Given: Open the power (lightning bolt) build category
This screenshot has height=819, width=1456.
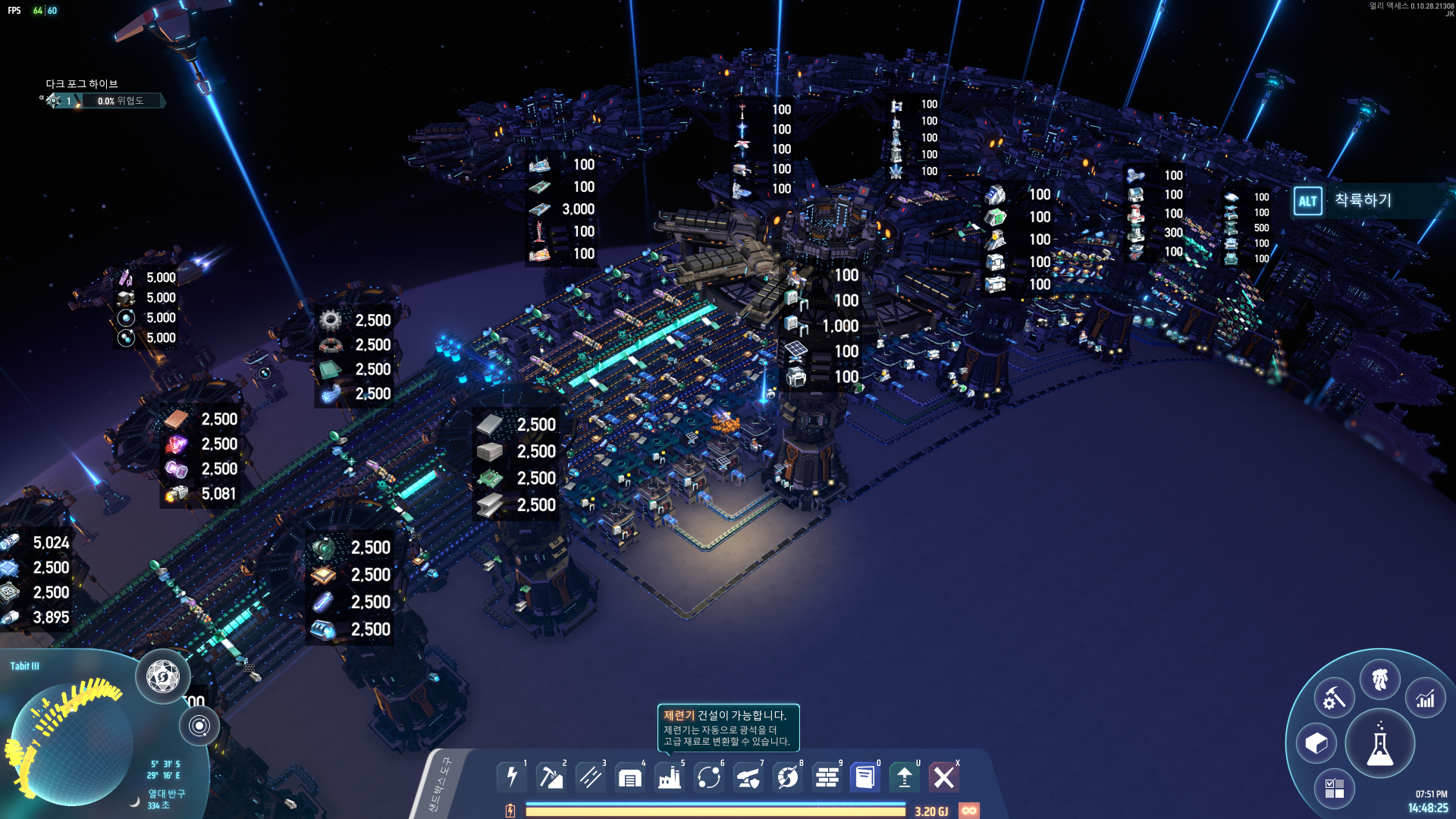Looking at the screenshot, I should [x=512, y=777].
